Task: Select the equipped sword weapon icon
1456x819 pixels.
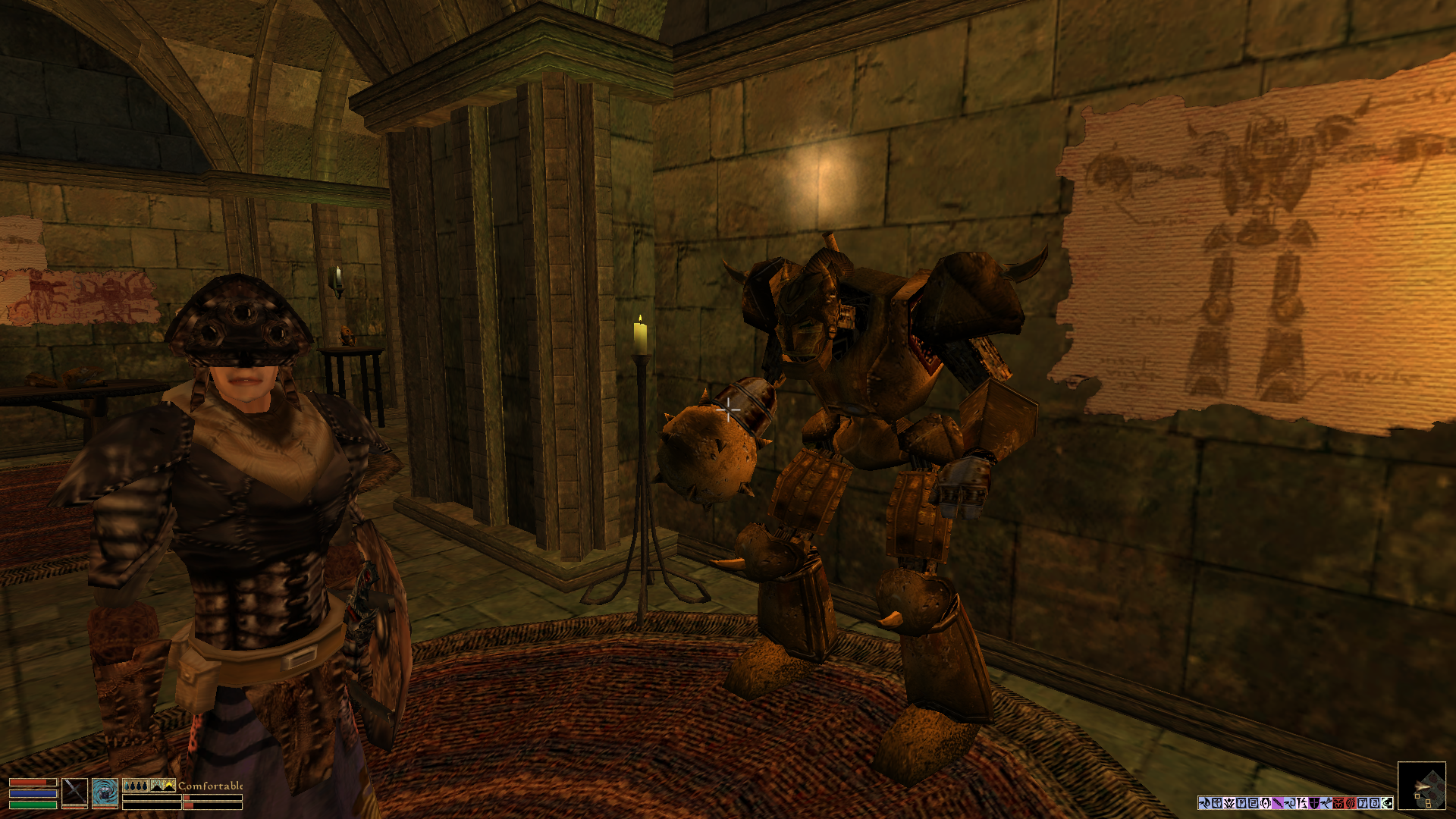Action: click(x=74, y=792)
